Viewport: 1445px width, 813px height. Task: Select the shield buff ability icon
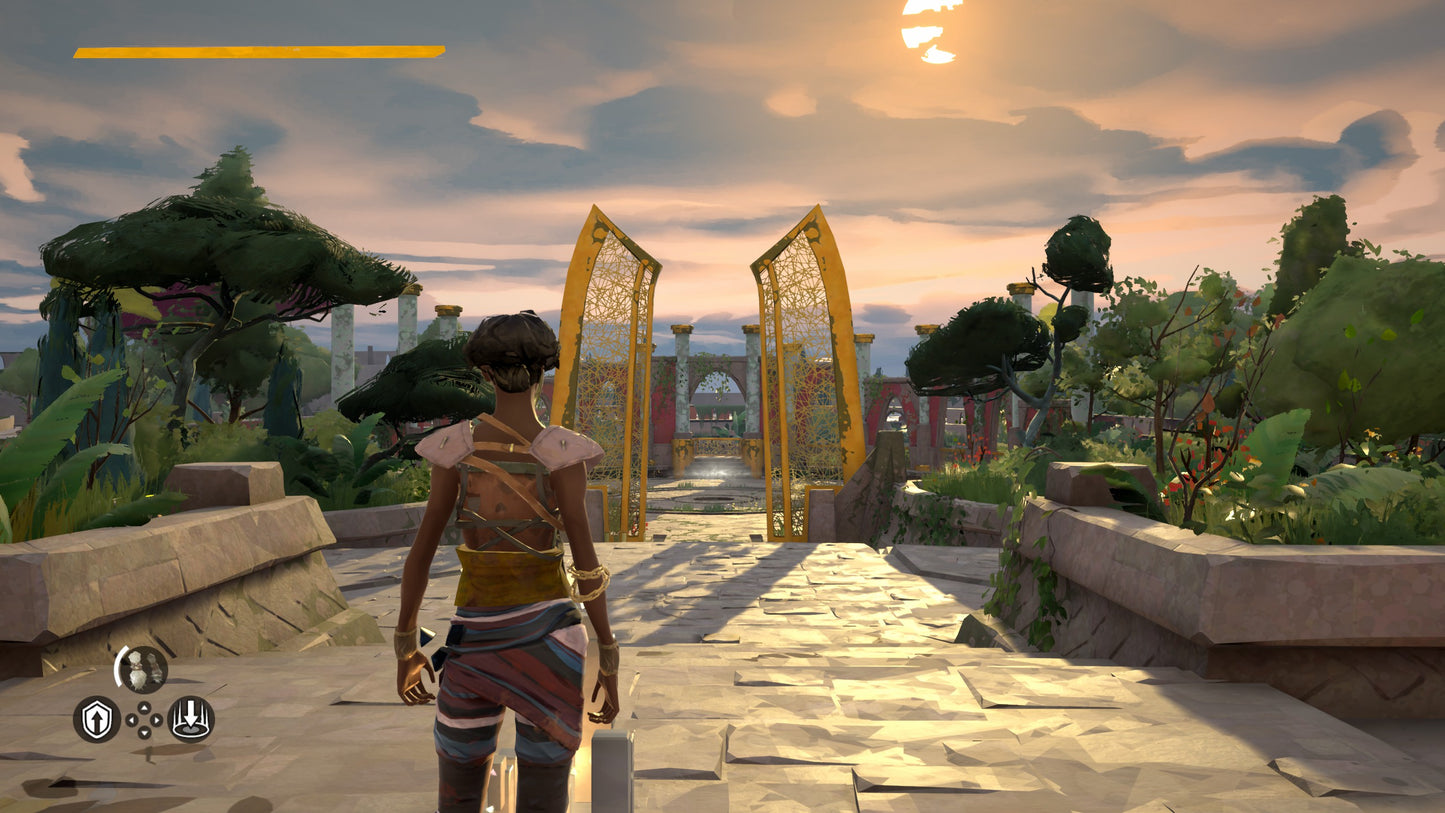[96, 719]
